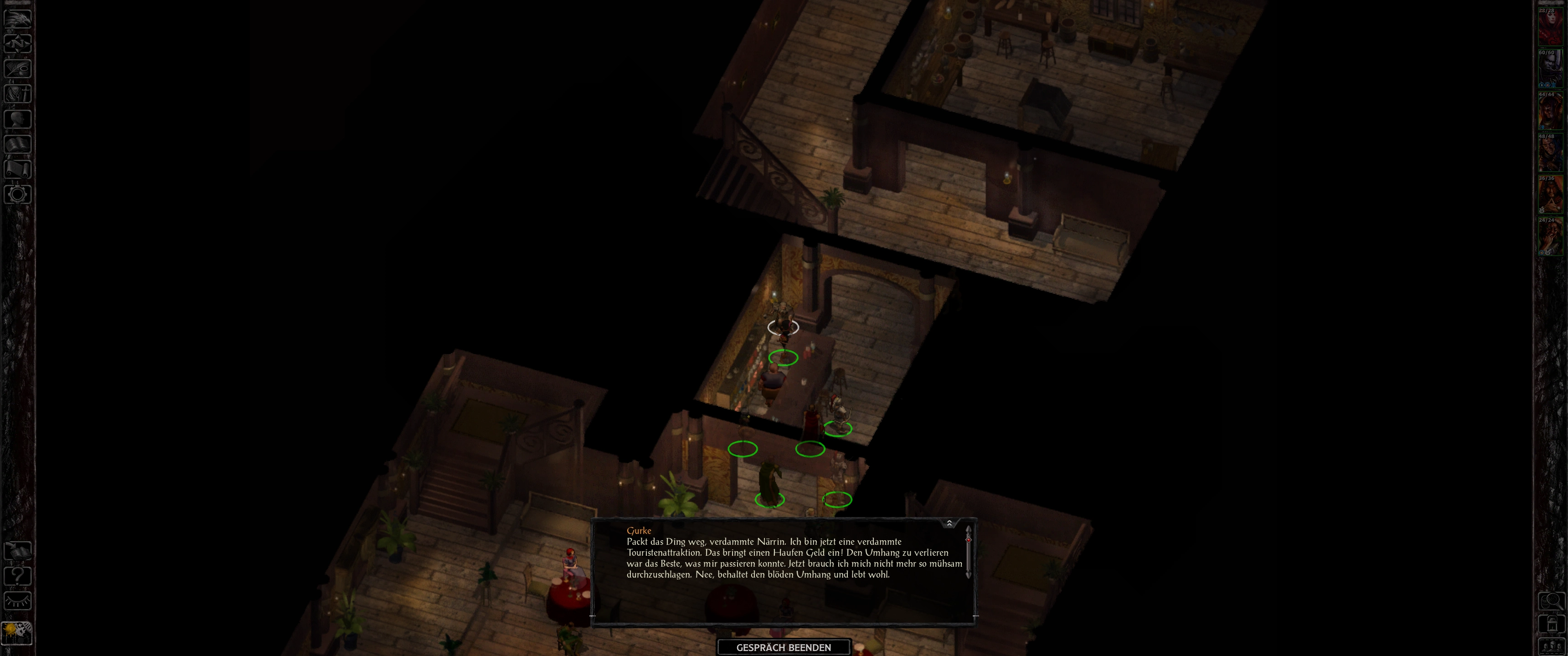Open the inventory with the armor and sword icon

(x=18, y=94)
